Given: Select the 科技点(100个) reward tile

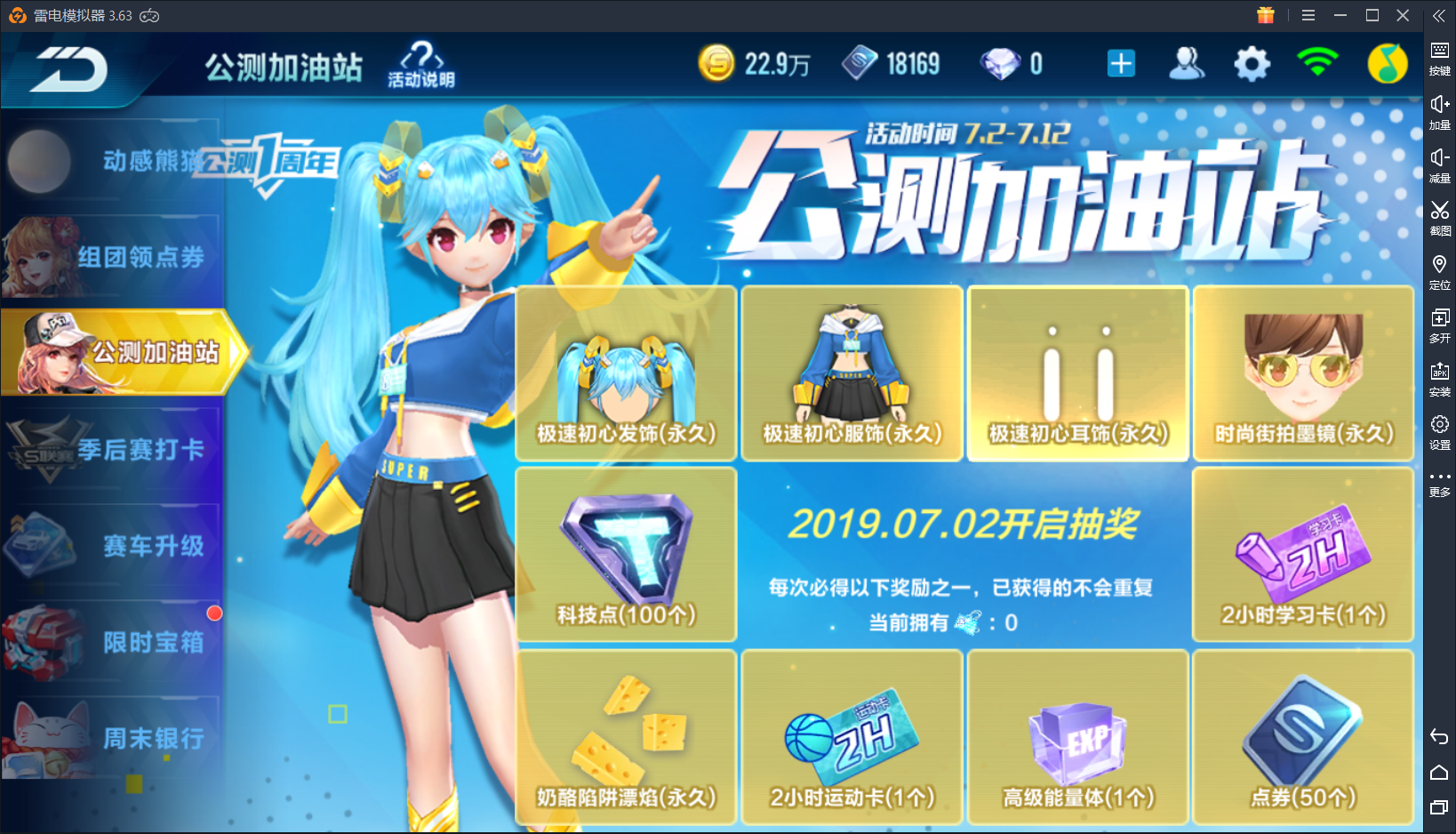Looking at the screenshot, I should click(625, 553).
